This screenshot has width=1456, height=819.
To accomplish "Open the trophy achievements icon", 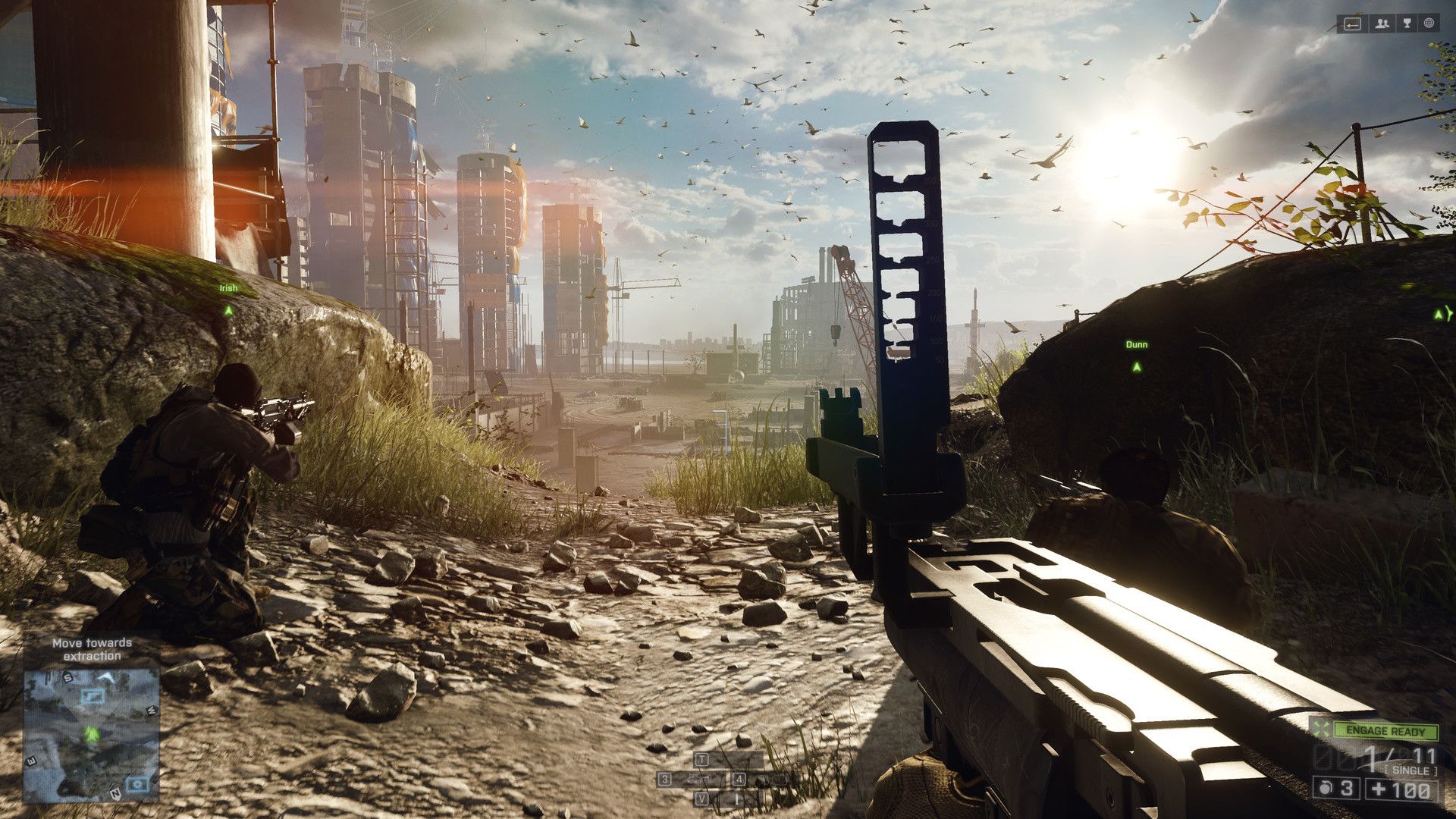I will click(1407, 24).
